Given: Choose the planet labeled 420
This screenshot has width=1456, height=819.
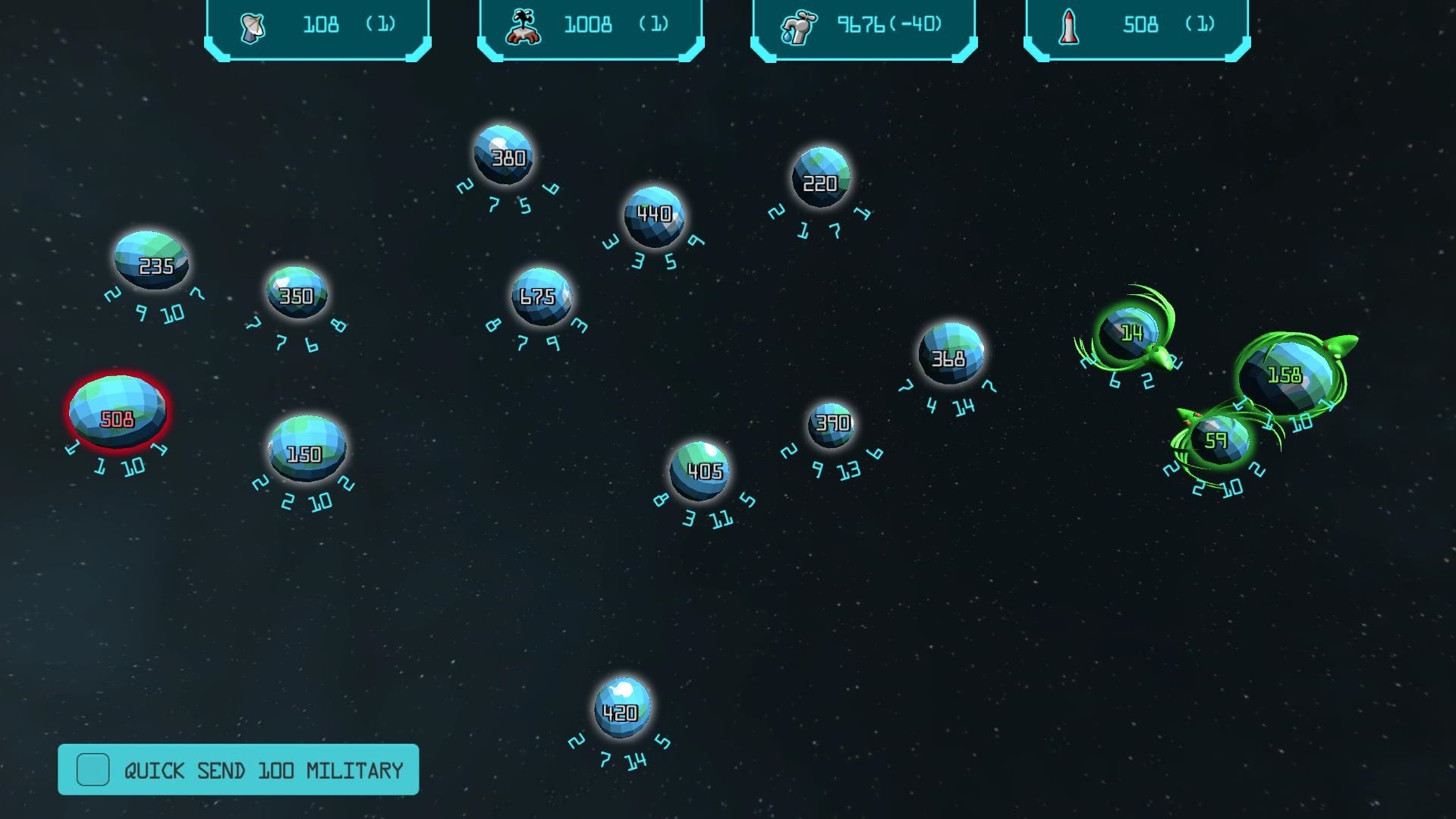Looking at the screenshot, I should (622, 708).
